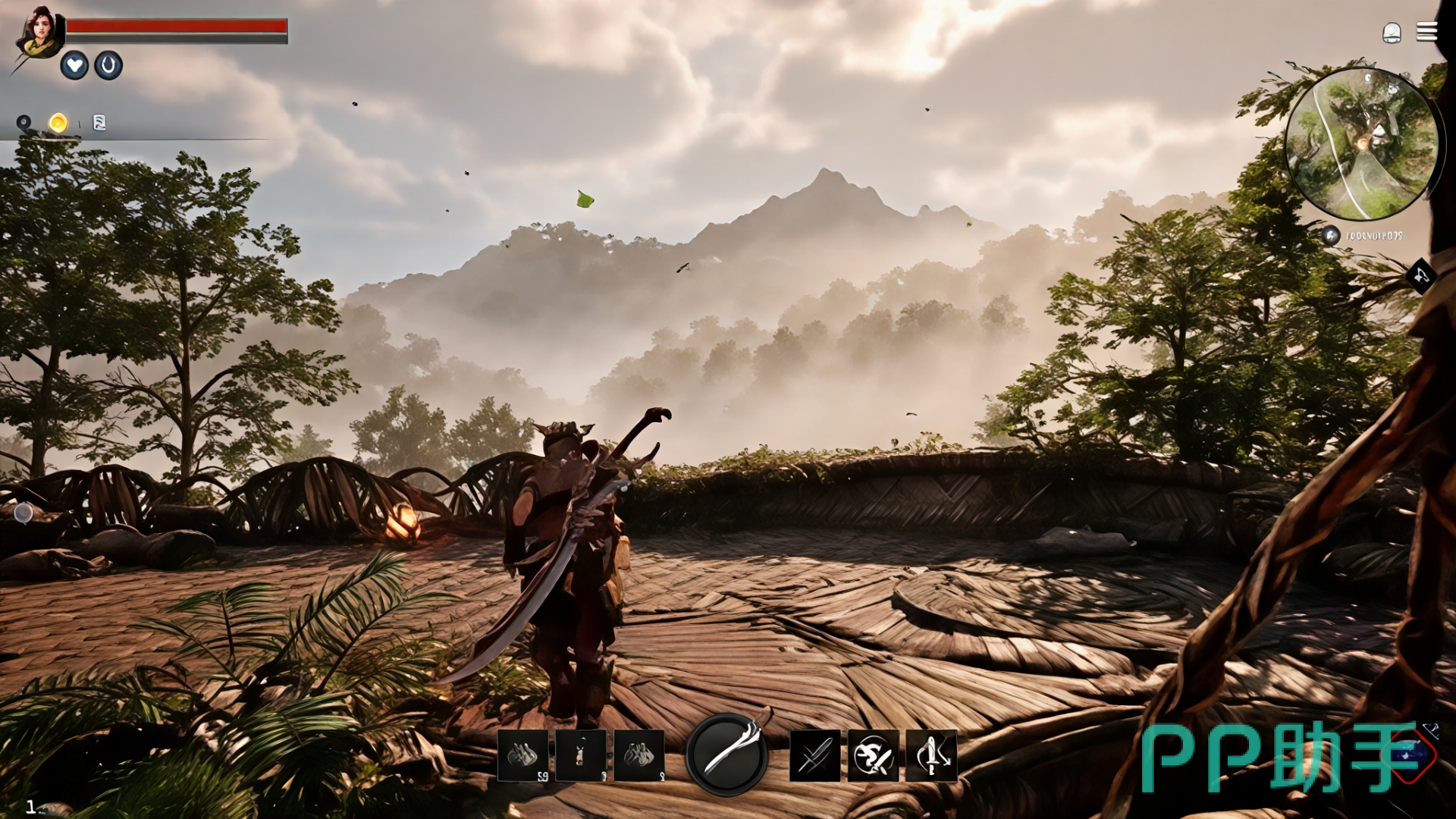Viewport: 1456px width, 819px height.
Task: Click the large round sword weapon button
Action: tap(727, 755)
